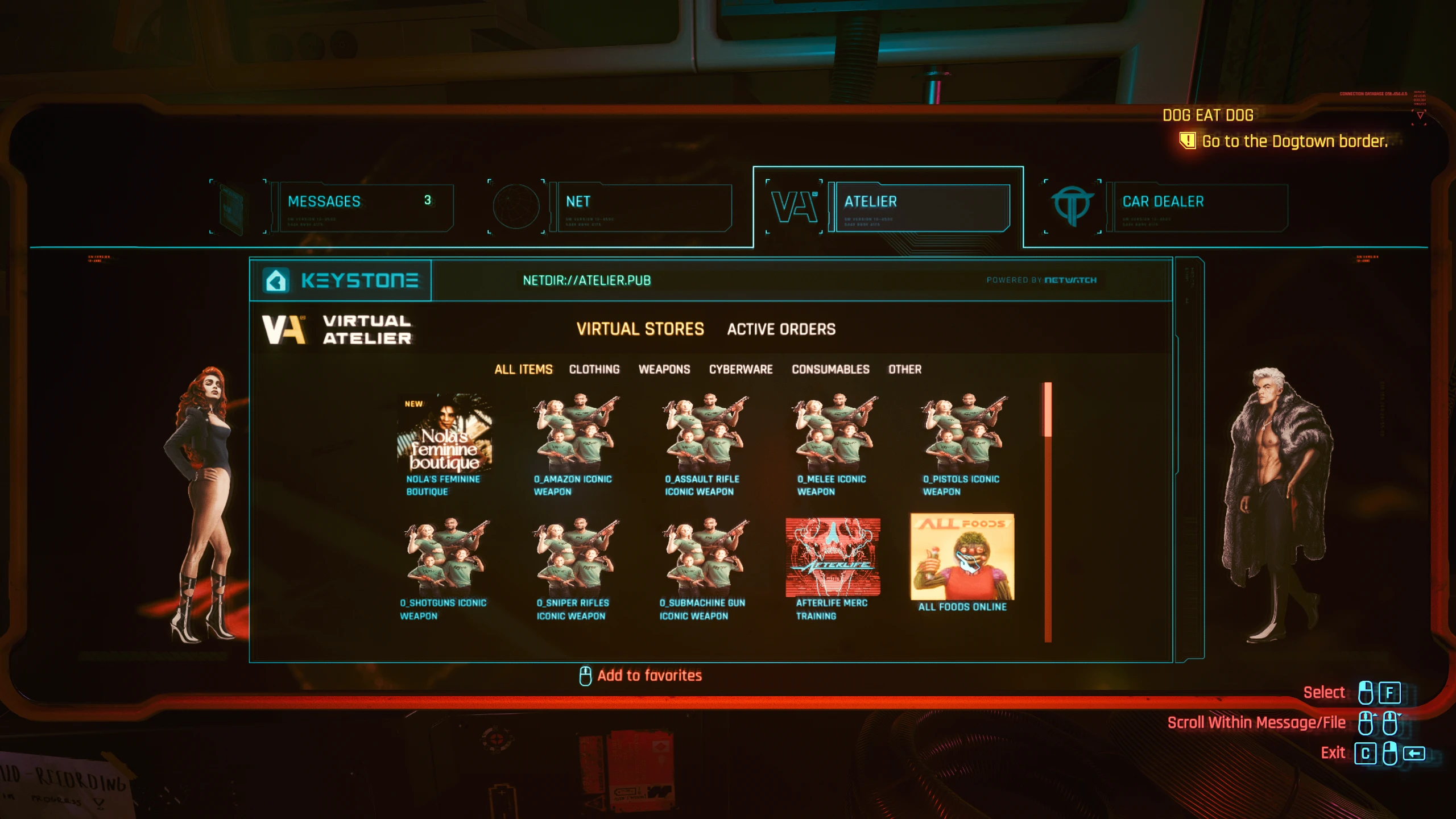Select the Weapons filter menu
Image resolution: width=1456 pixels, height=819 pixels.
664,369
